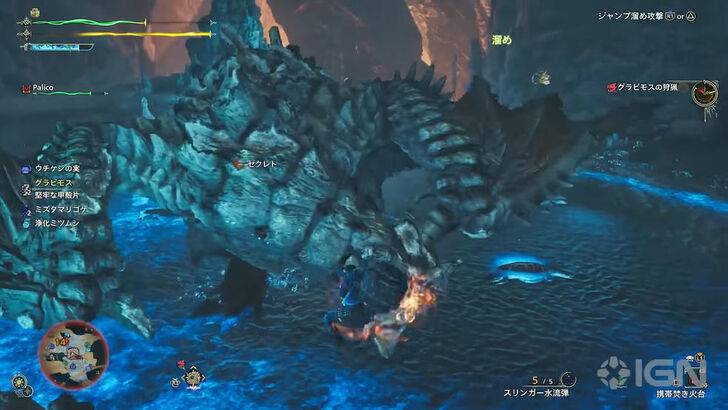Screen dimensions: 728x410
Task: Select the スリンガー水流弾 slinger ammo icon
Action: [x=568, y=379]
